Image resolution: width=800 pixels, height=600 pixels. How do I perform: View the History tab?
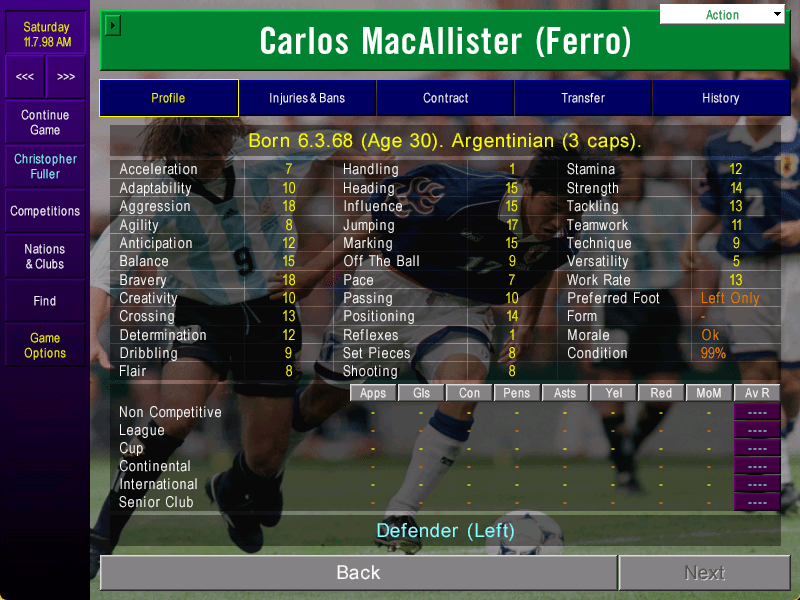coord(720,98)
